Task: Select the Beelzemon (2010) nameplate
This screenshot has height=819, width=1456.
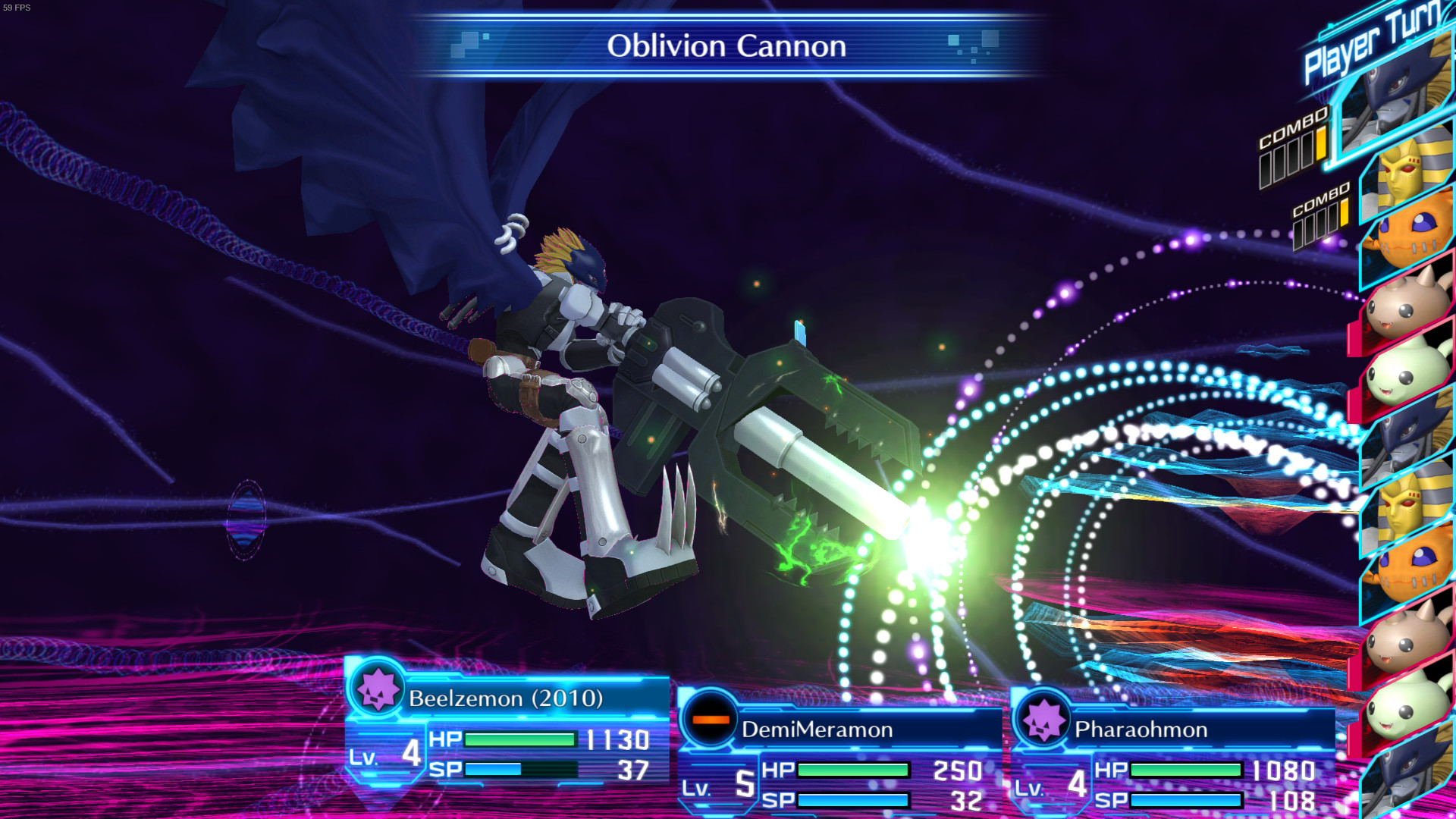Action: [x=504, y=698]
